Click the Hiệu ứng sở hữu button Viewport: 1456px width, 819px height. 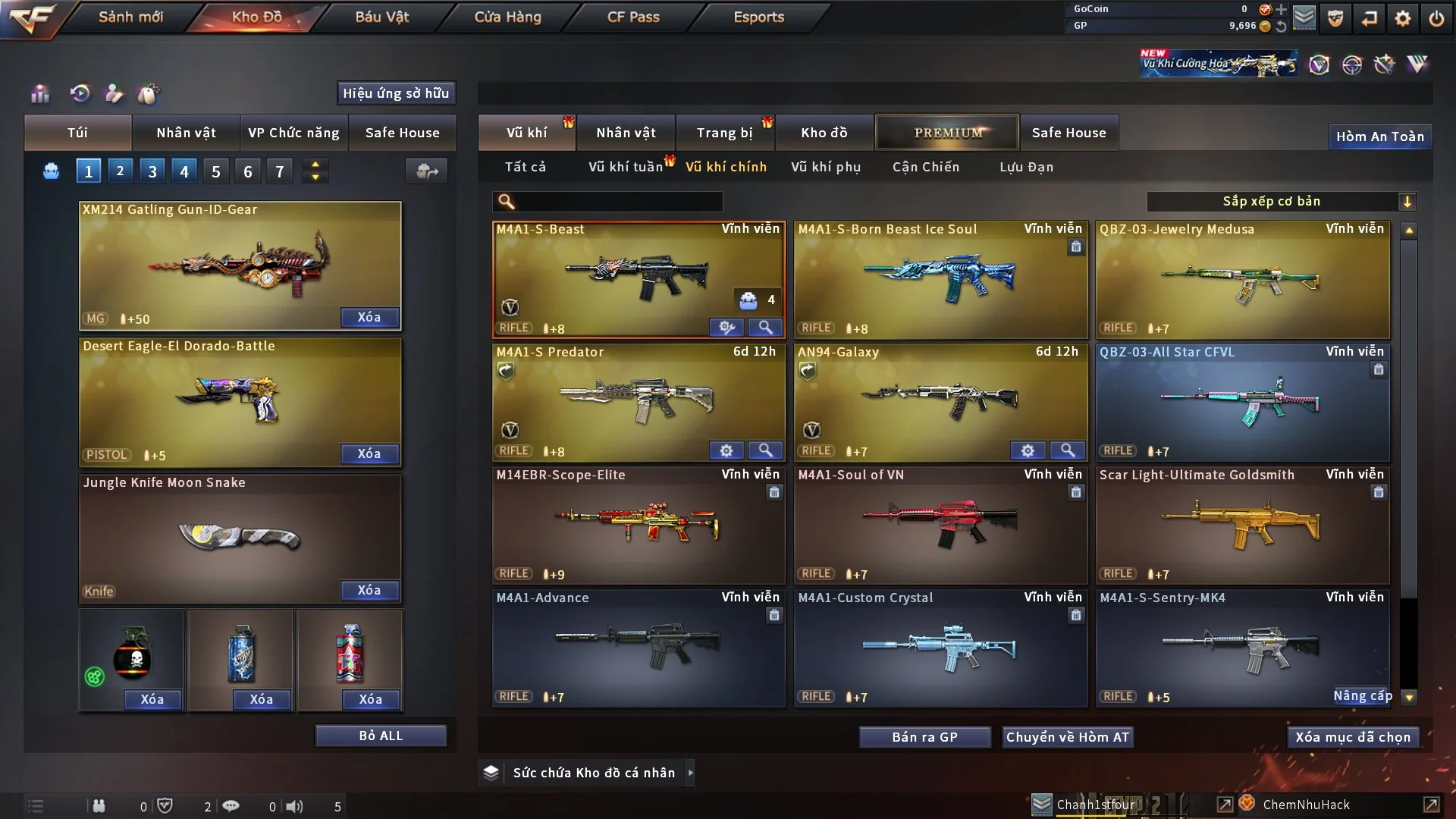[396, 93]
